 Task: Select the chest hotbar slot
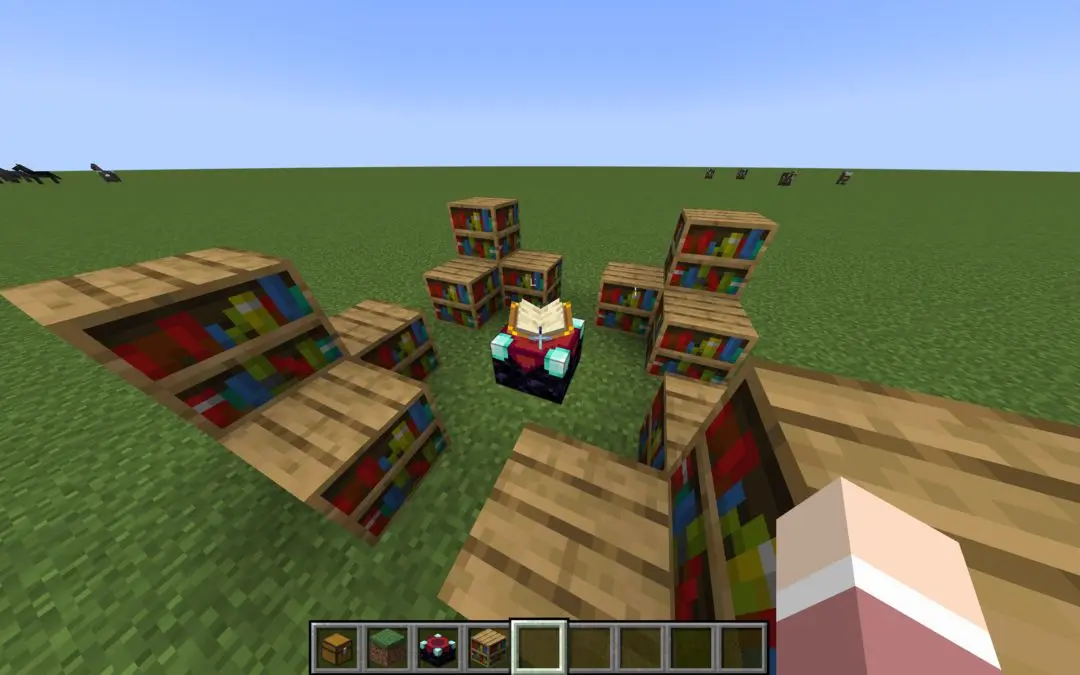(336, 648)
